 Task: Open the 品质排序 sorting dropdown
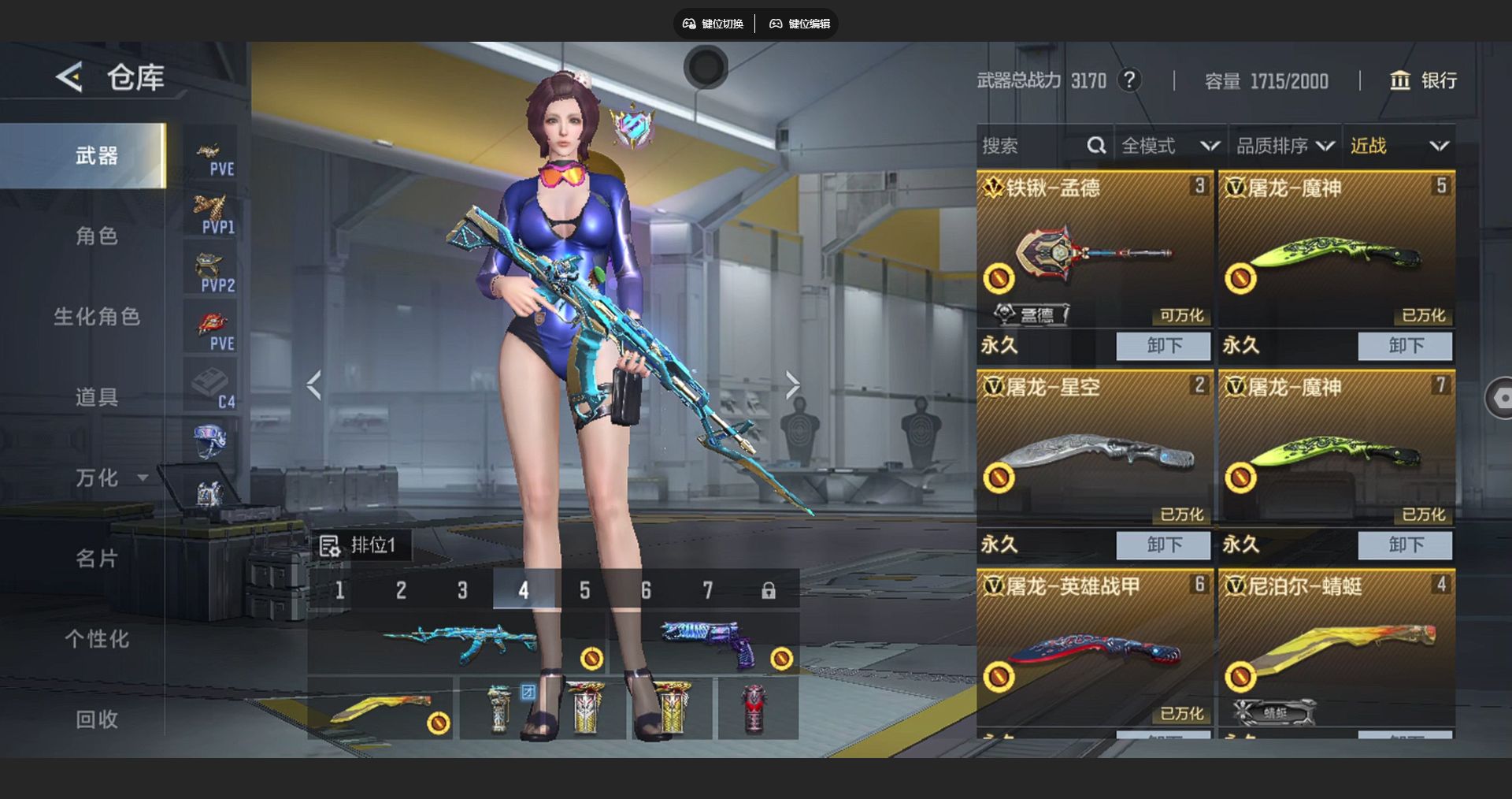click(1284, 146)
